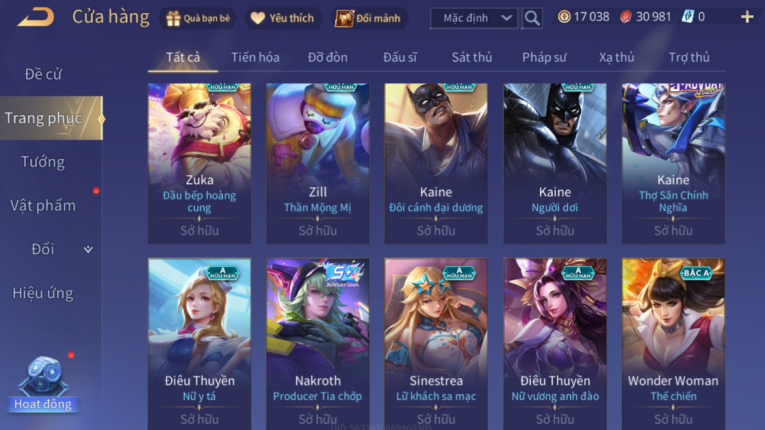Choose the Xạ thủ tab

[617, 57]
